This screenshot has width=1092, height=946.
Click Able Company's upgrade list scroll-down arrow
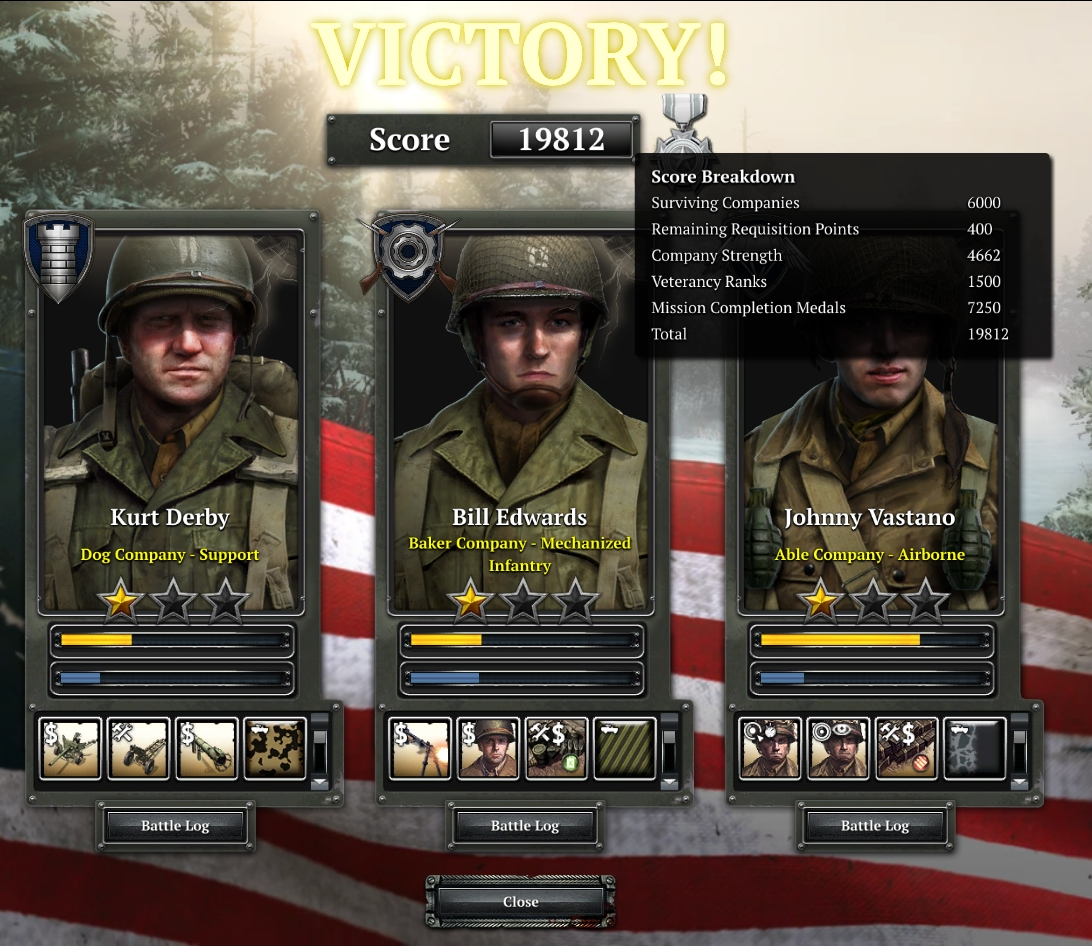coord(1020,783)
